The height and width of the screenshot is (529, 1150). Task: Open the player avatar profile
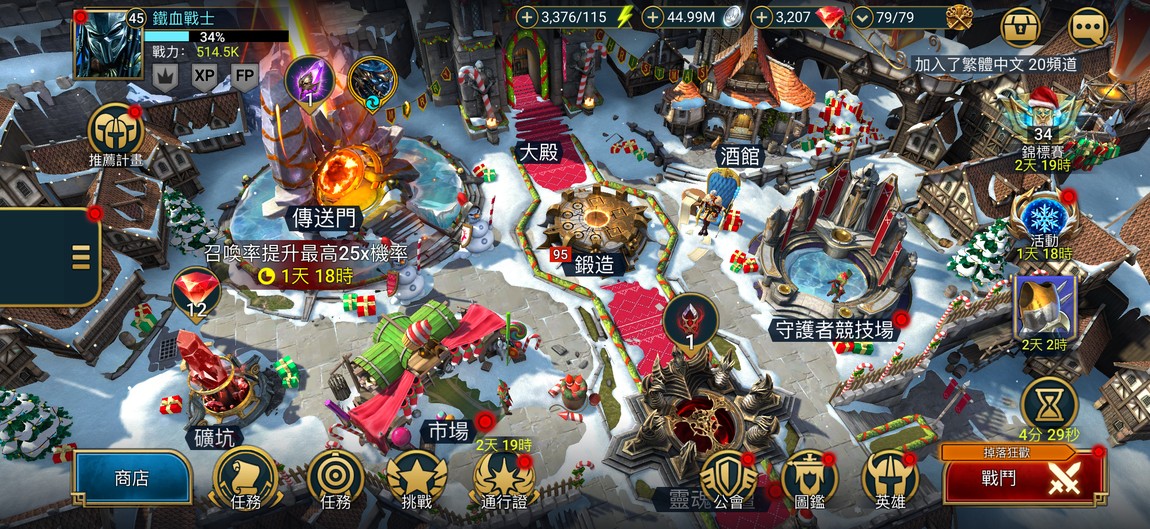[108, 45]
